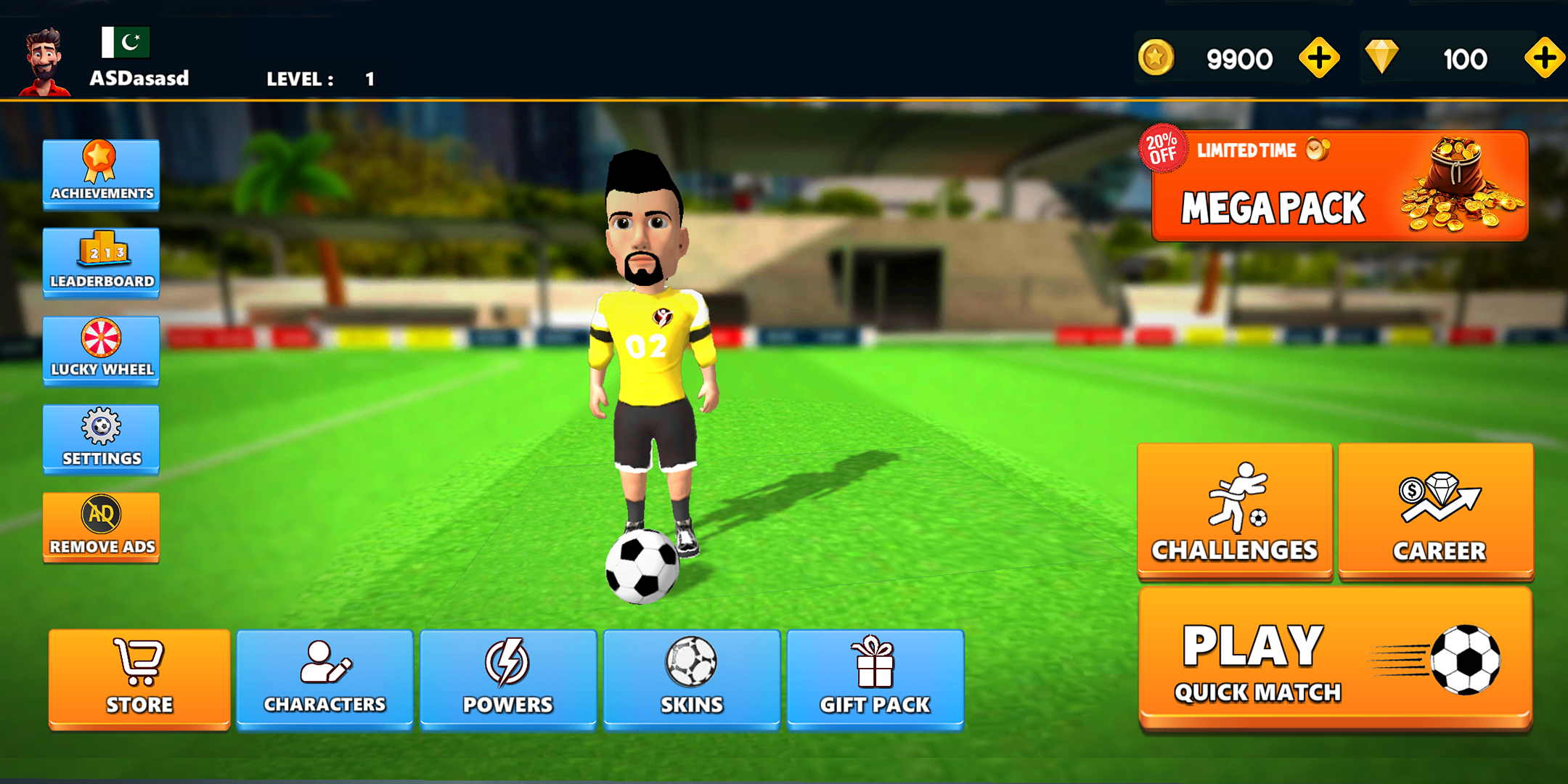Enter the Challenges mode
This screenshot has height=784, width=1568.
click(1235, 510)
